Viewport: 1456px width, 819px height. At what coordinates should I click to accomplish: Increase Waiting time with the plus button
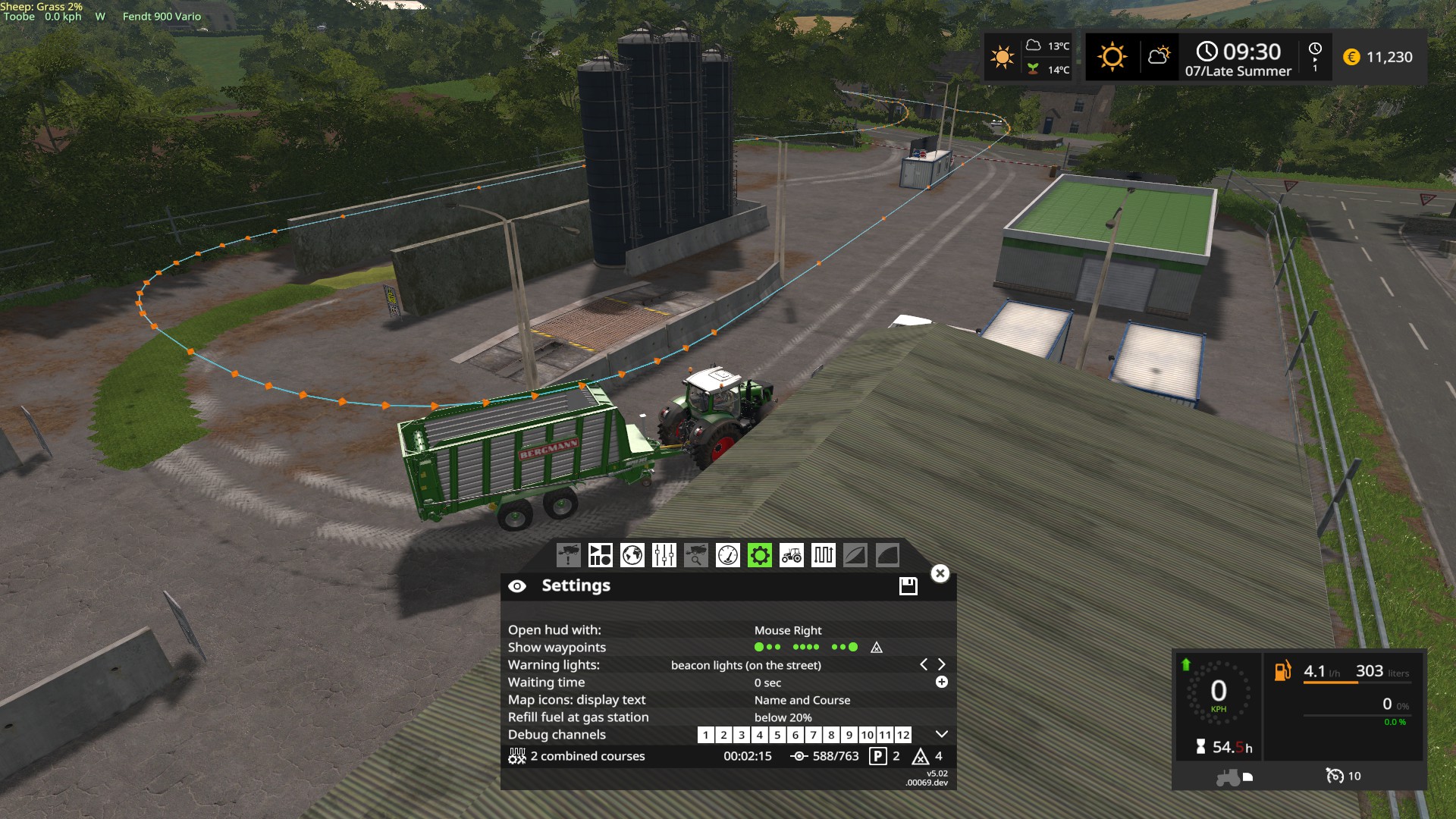(x=941, y=682)
